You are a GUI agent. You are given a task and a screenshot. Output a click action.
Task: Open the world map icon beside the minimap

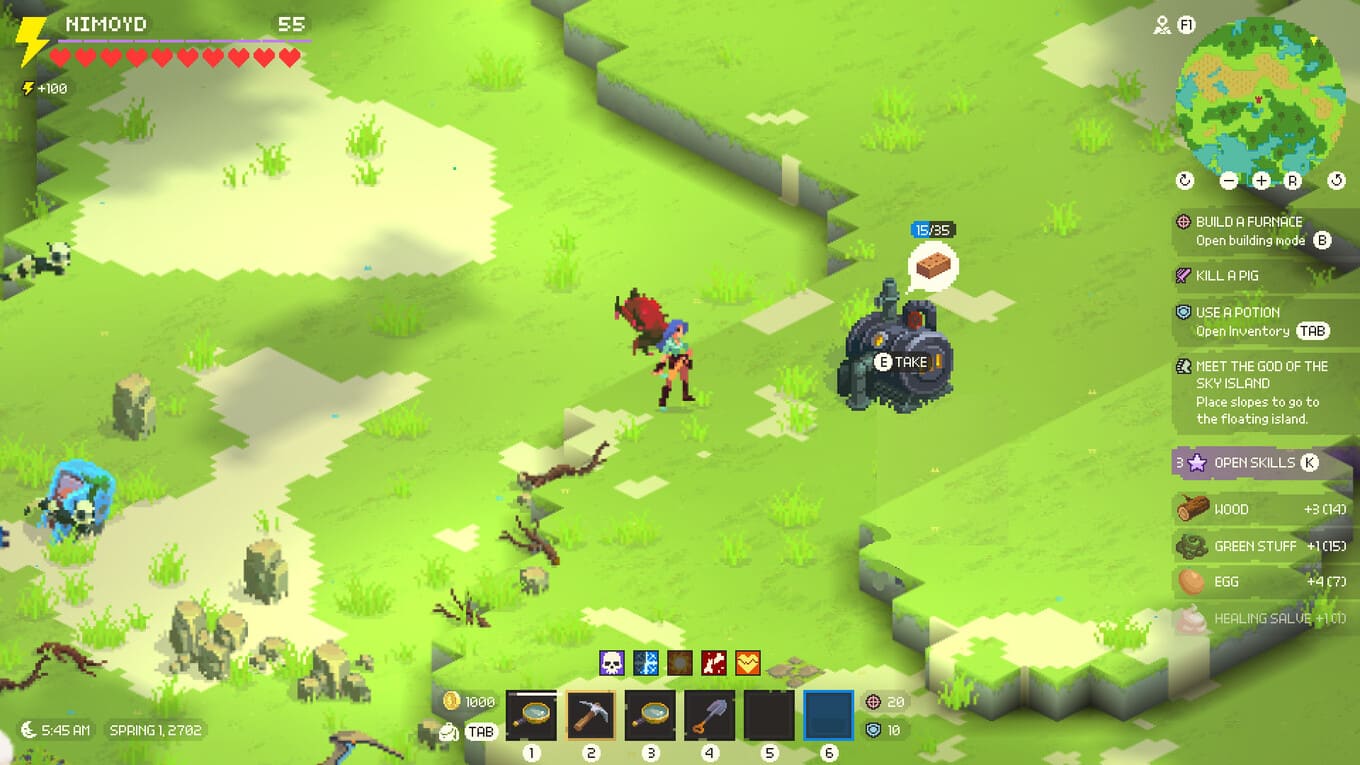point(1162,26)
